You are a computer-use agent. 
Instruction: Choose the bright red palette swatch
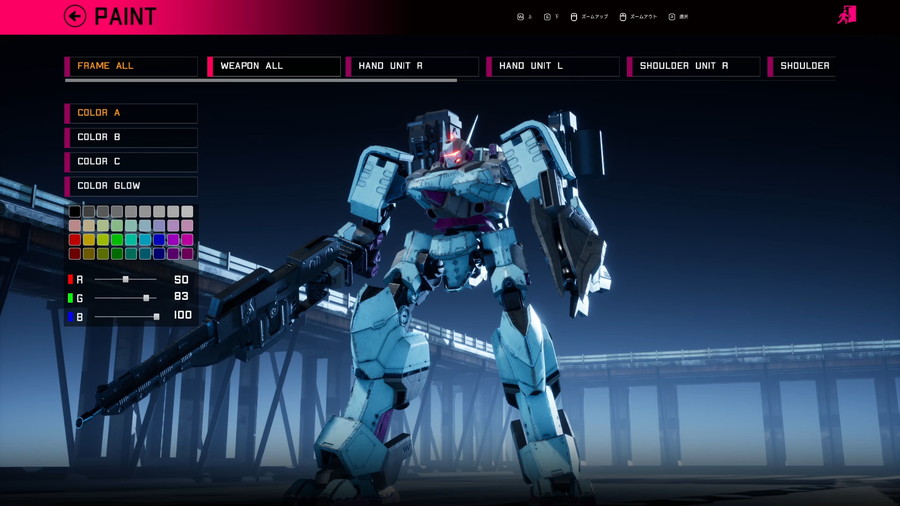point(75,240)
